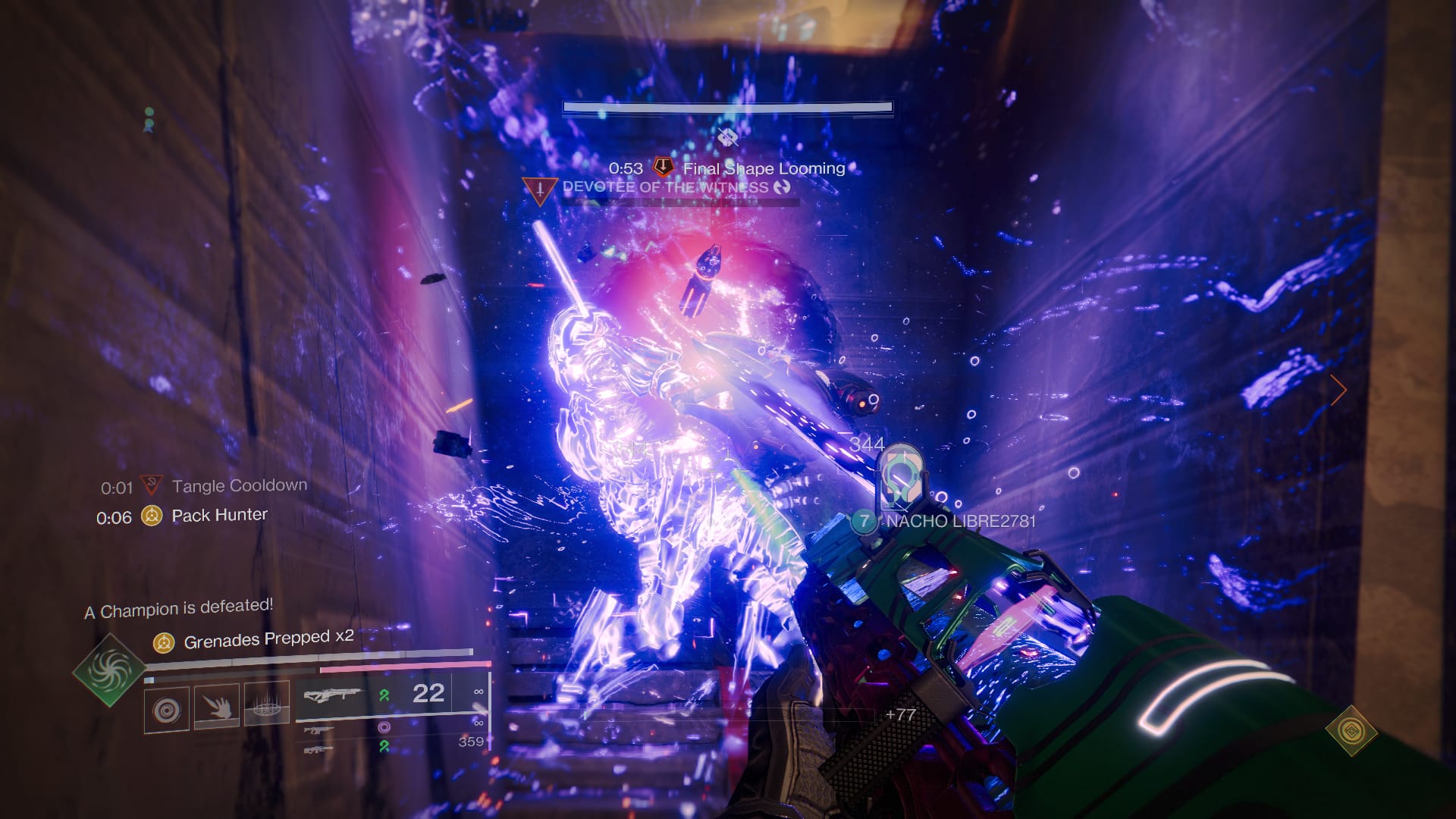Screen dimensions: 1456x819
Task: Click the shield-disabled diamond above the countdown timer
Action: click(x=727, y=136)
